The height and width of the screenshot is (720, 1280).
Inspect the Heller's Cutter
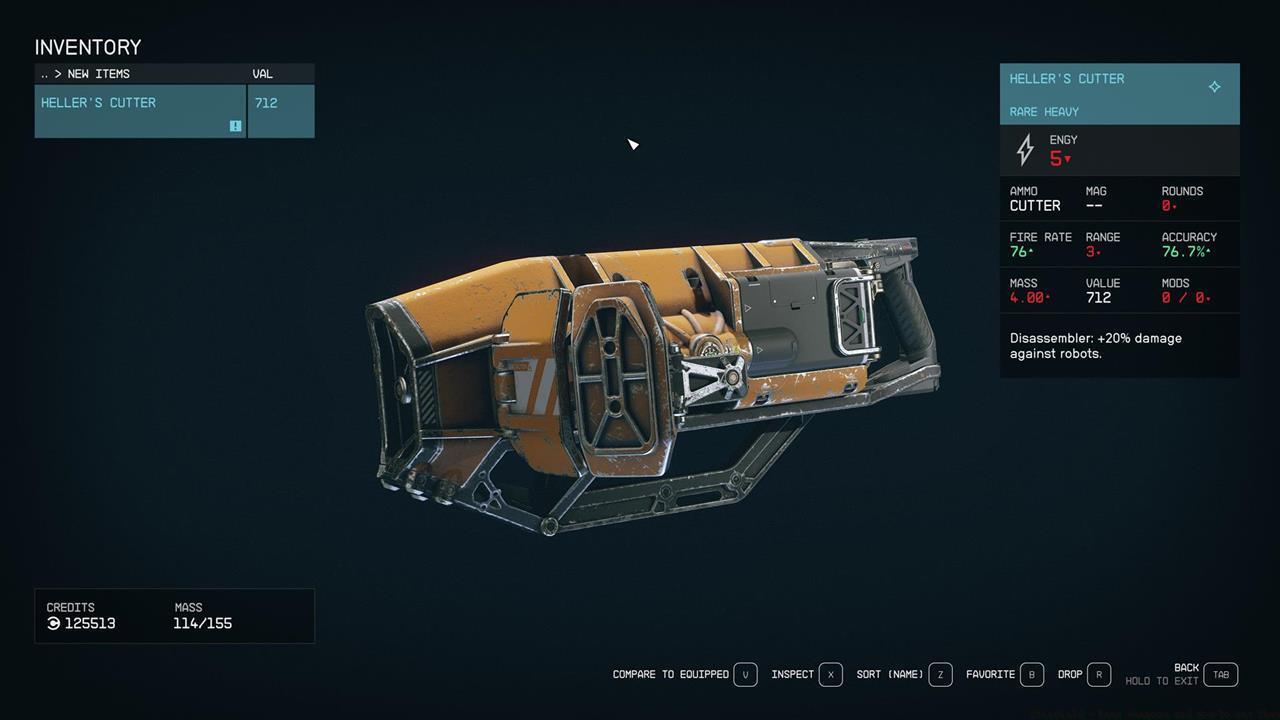click(x=795, y=674)
